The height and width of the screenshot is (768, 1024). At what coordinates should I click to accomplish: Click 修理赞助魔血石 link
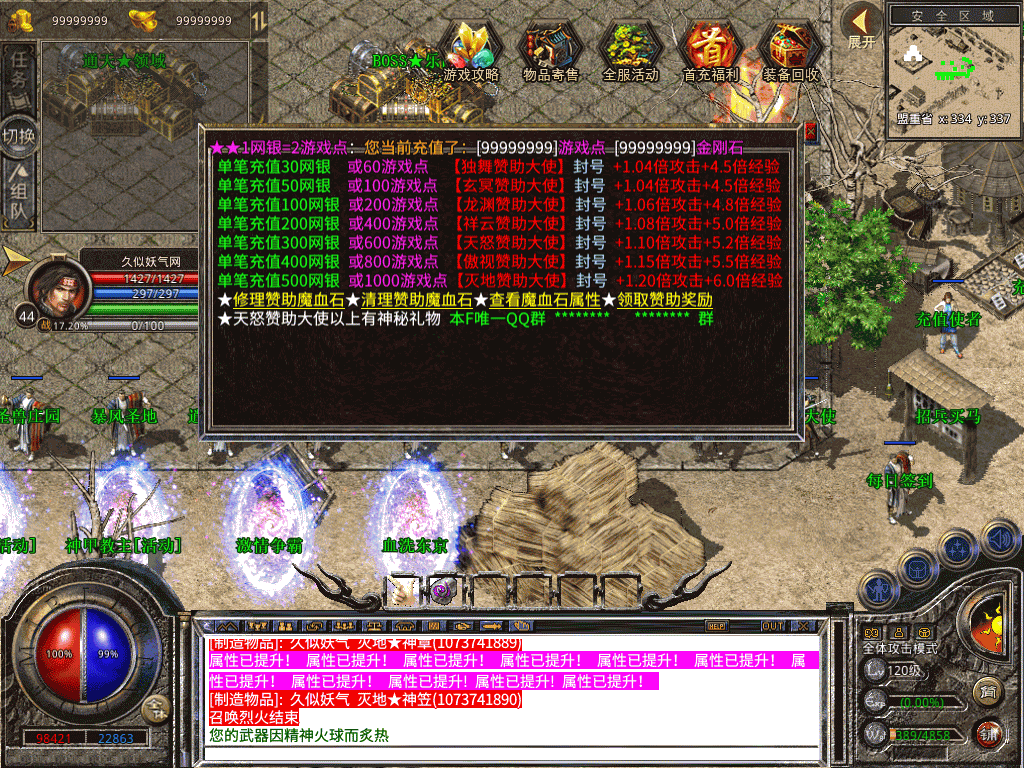281,300
